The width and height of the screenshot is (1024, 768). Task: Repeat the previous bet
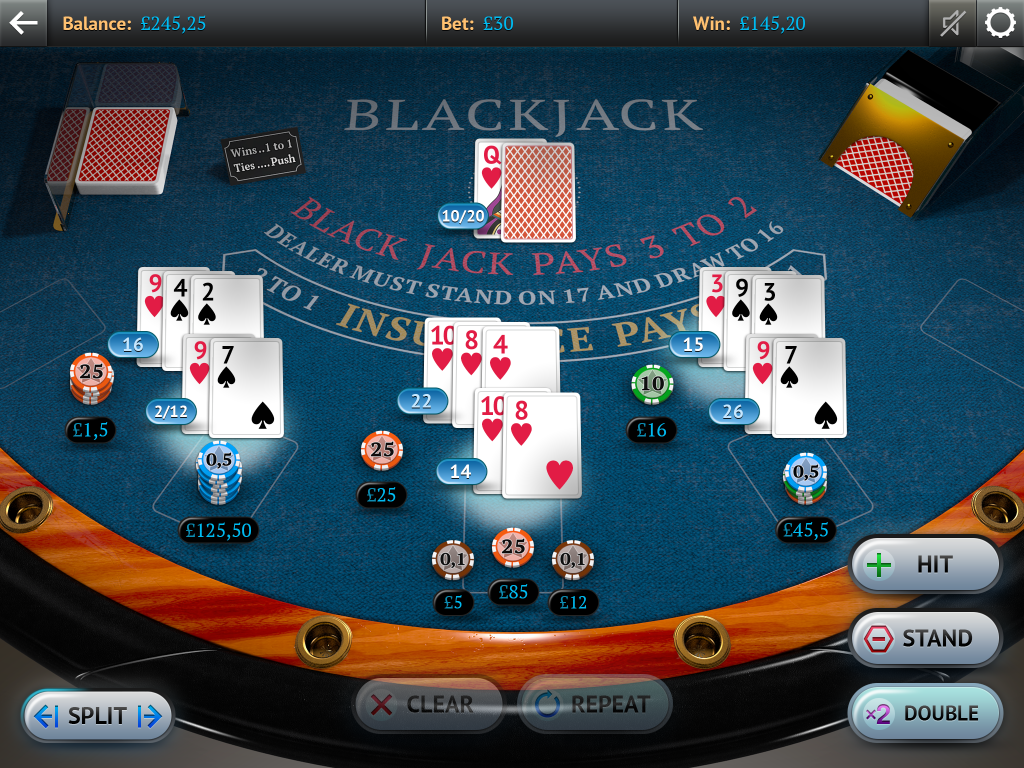(x=595, y=704)
